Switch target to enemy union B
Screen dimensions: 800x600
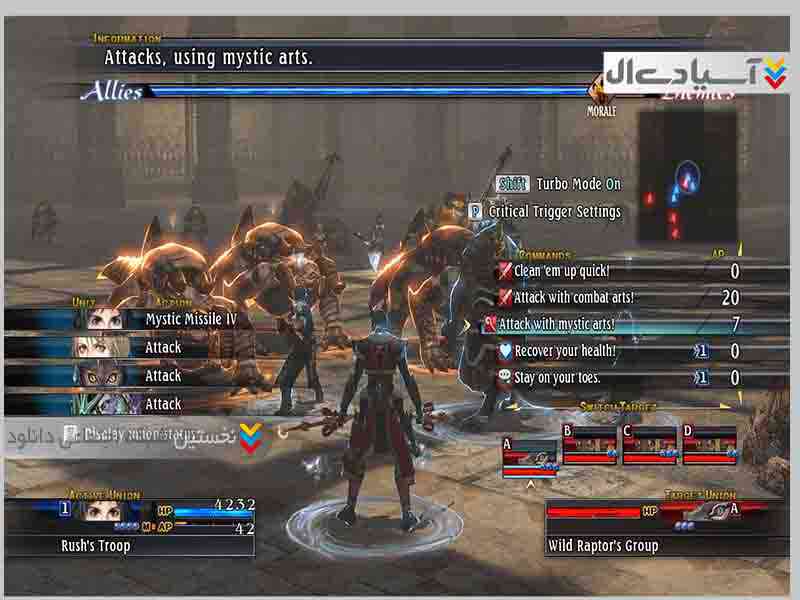[x=588, y=445]
